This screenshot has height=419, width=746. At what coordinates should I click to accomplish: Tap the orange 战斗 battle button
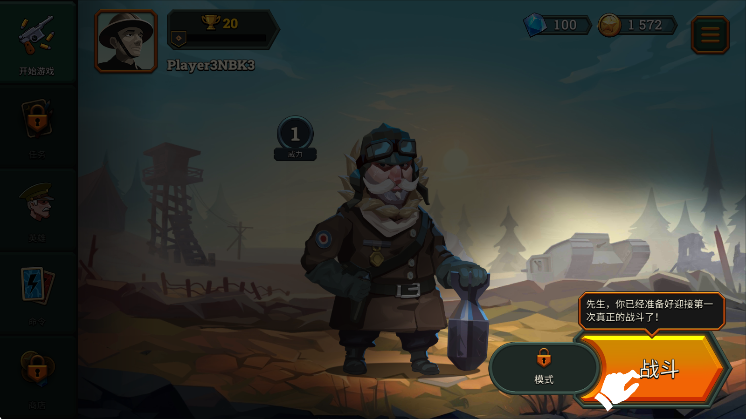tap(655, 368)
